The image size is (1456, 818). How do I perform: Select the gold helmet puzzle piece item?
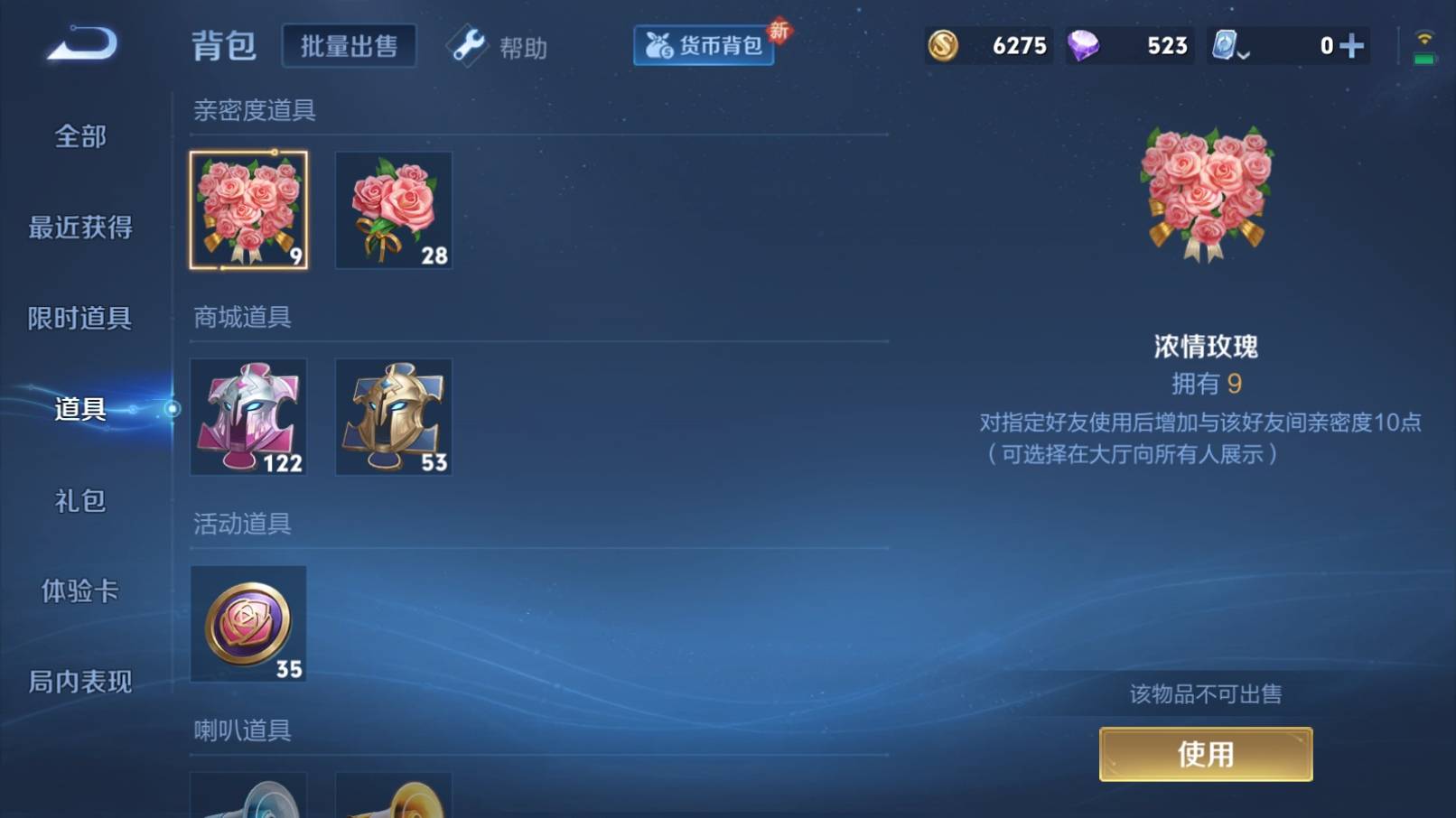(393, 416)
